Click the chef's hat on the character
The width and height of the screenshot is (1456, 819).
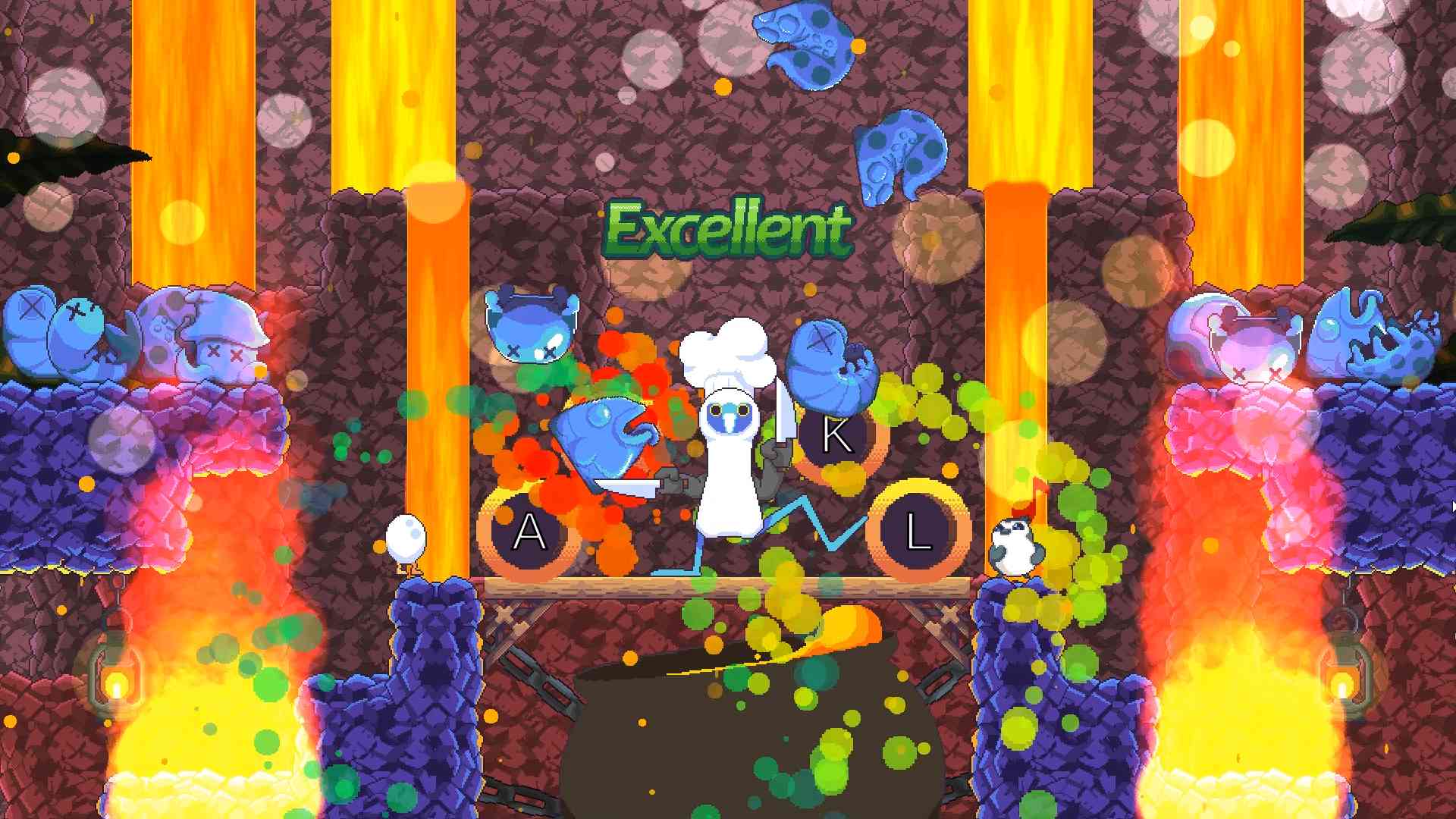(726, 356)
